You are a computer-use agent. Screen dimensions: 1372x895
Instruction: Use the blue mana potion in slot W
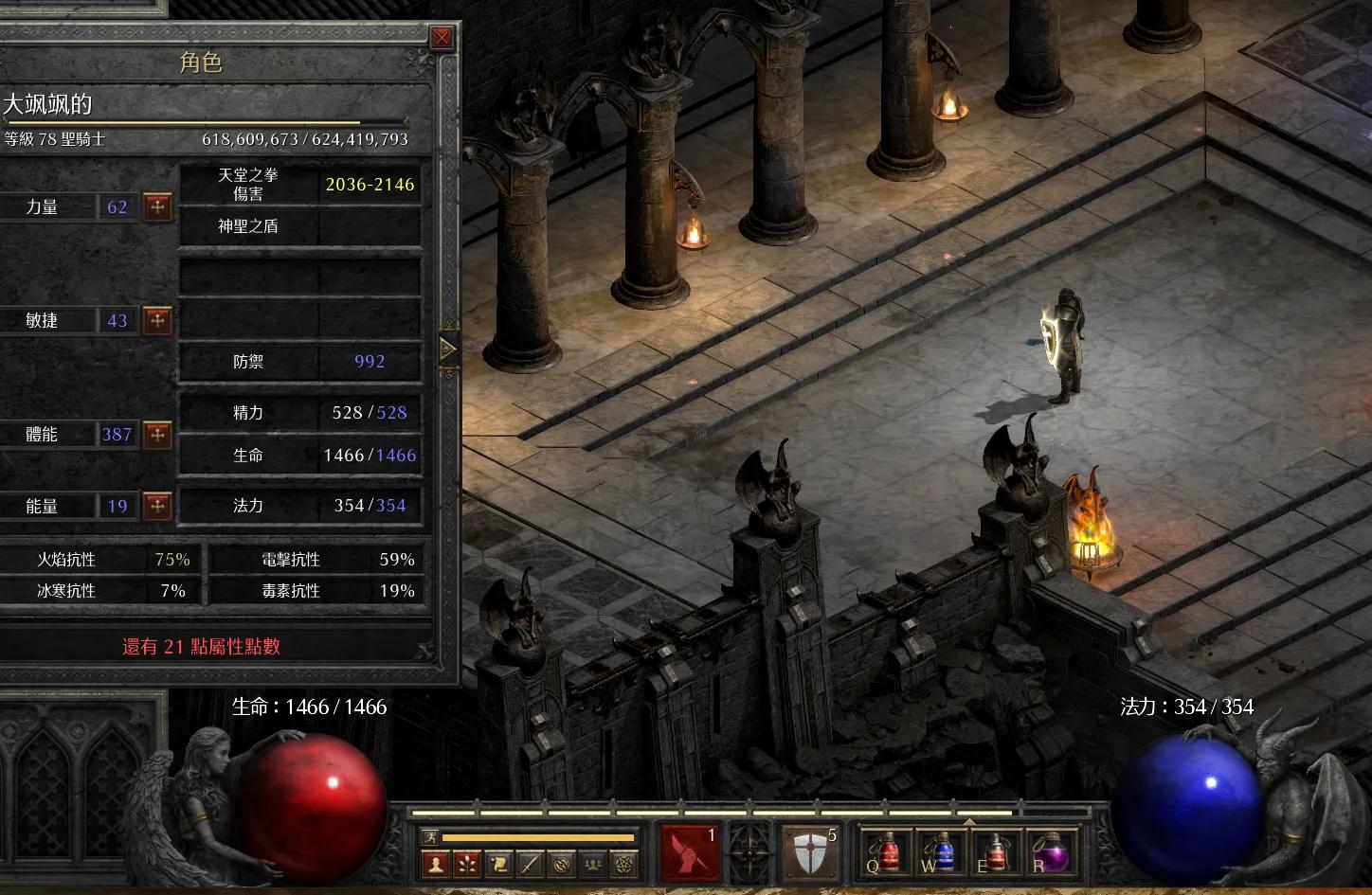tap(939, 851)
